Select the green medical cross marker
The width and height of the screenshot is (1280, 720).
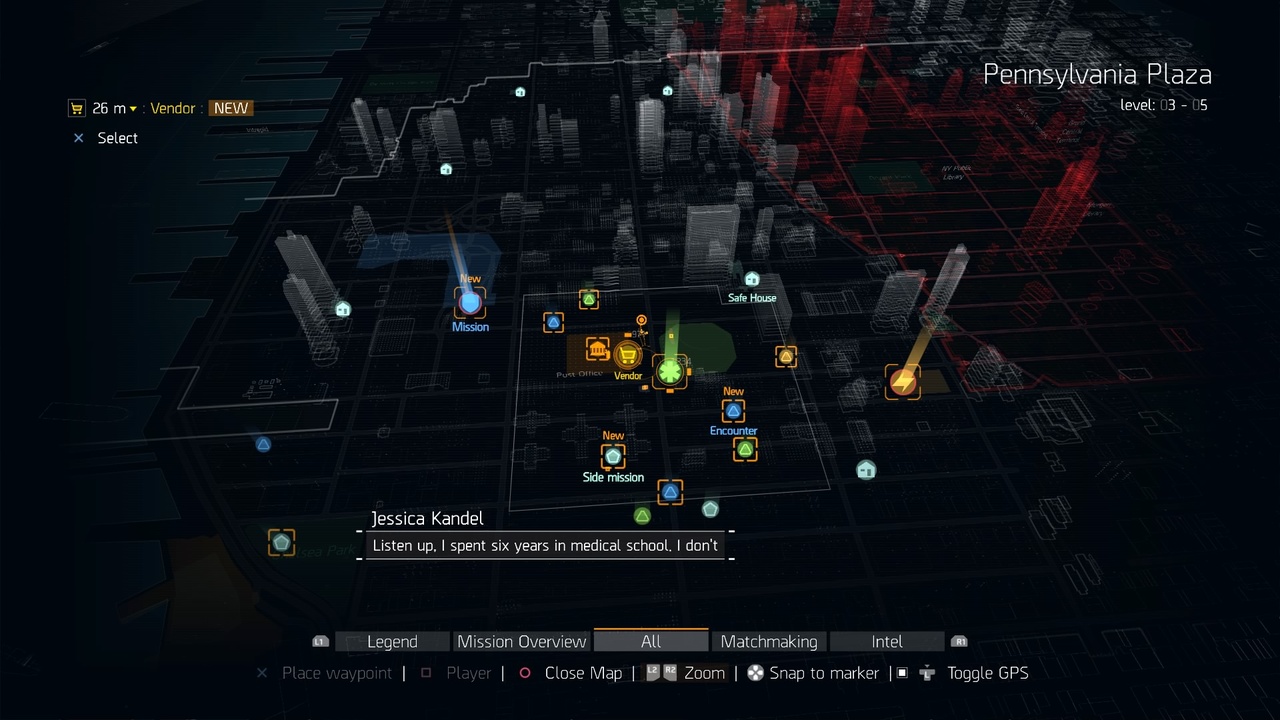tap(669, 372)
